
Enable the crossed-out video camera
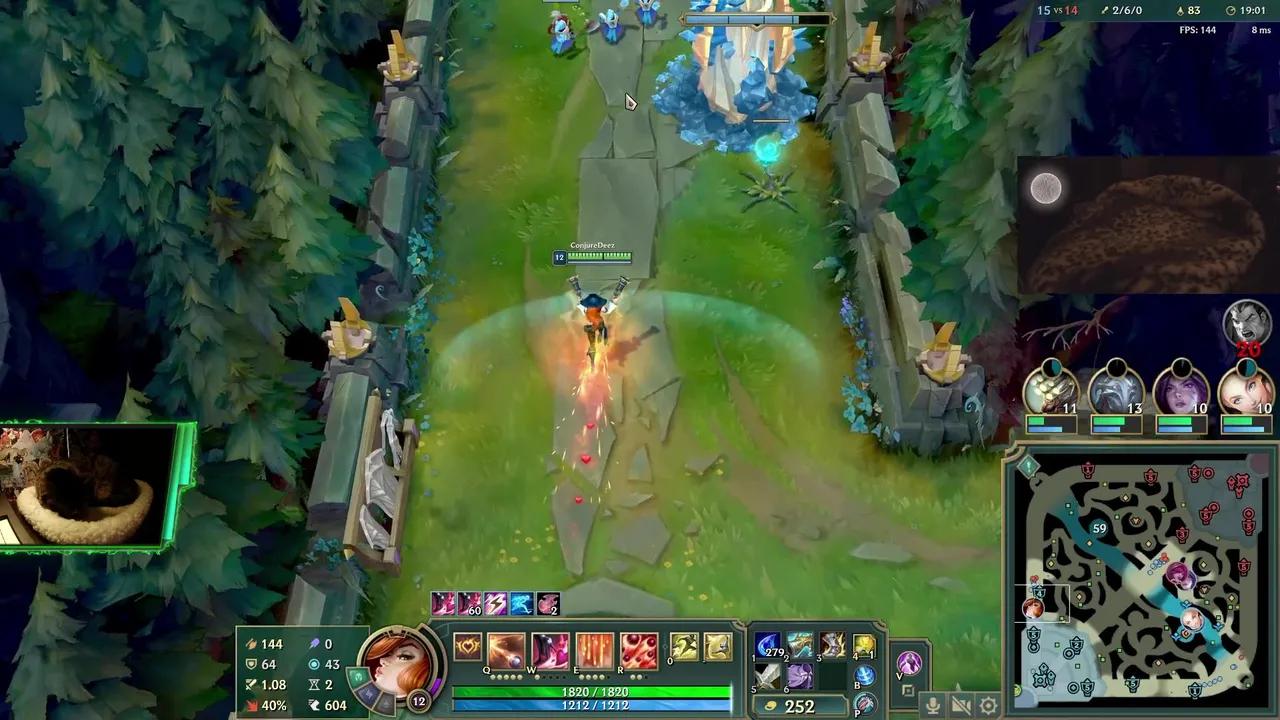(x=961, y=704)
